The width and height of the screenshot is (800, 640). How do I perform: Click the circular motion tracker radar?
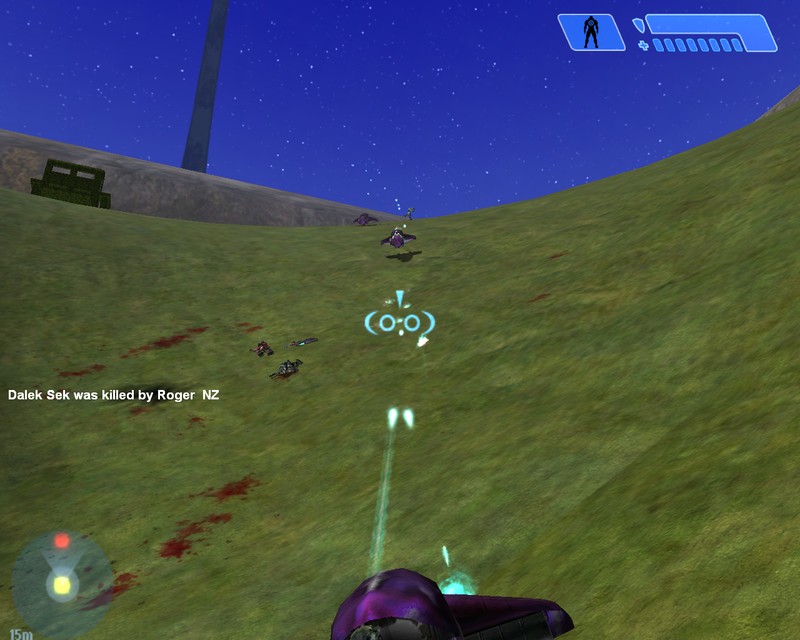[61, 580]
